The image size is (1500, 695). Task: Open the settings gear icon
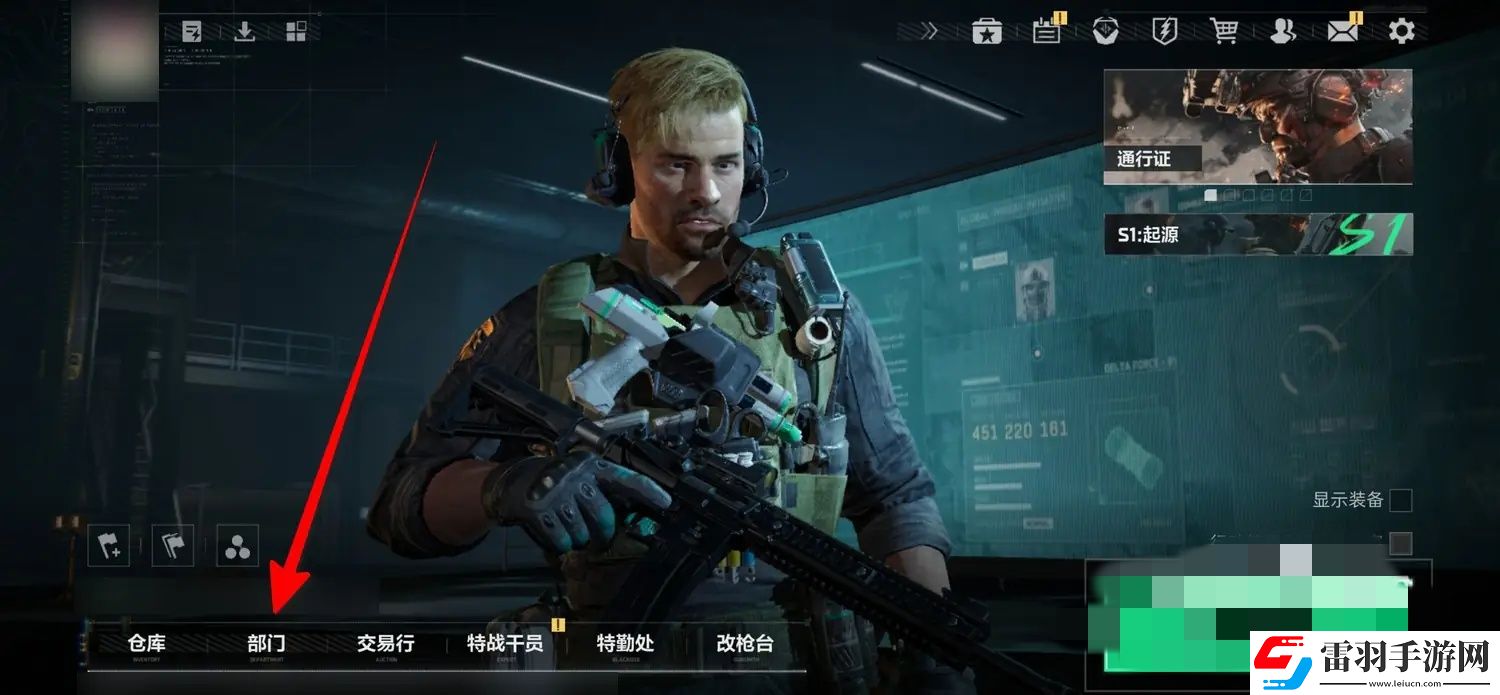point(1402,31)
